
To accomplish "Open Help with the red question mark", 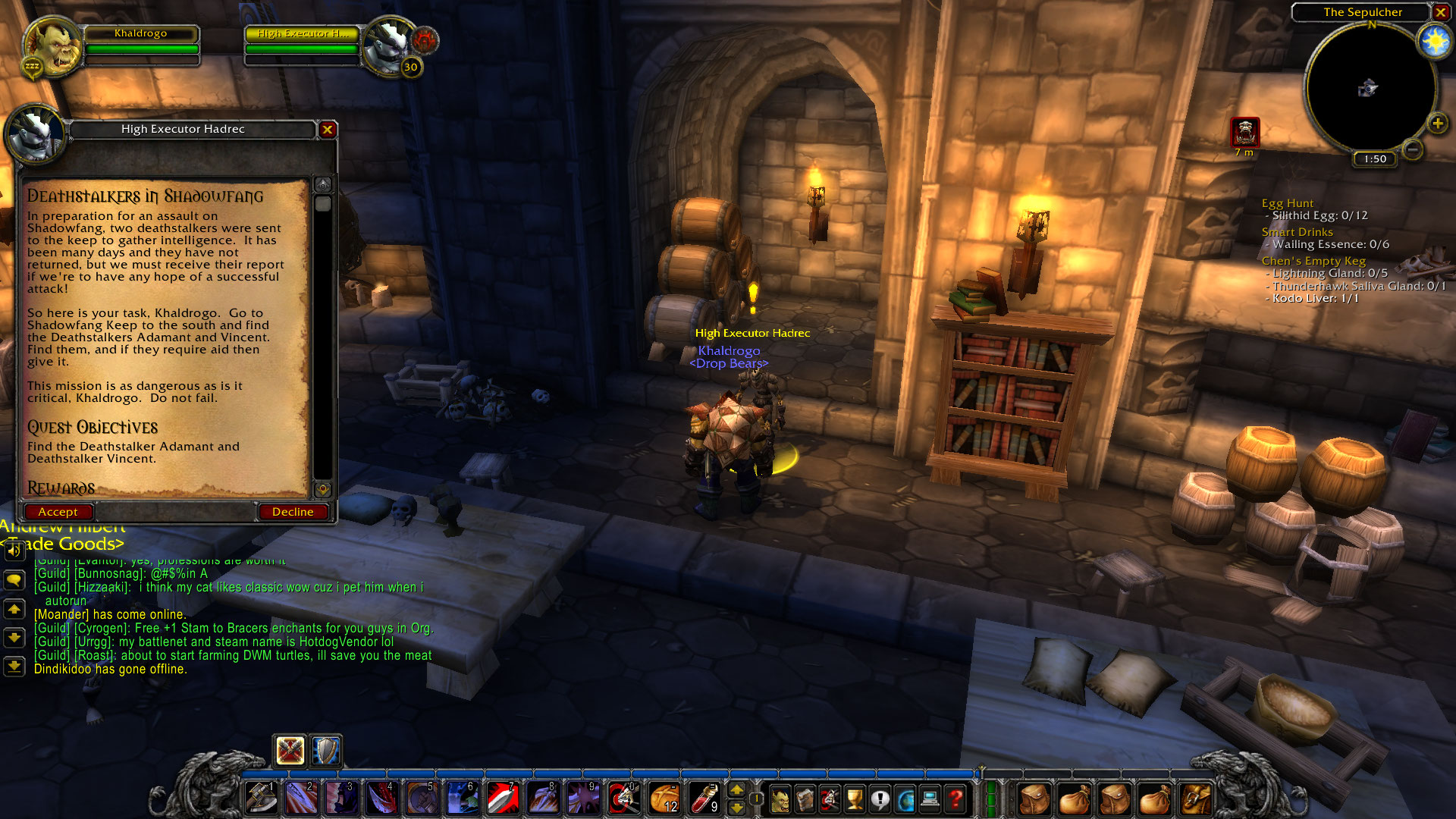I will point(956,798).
